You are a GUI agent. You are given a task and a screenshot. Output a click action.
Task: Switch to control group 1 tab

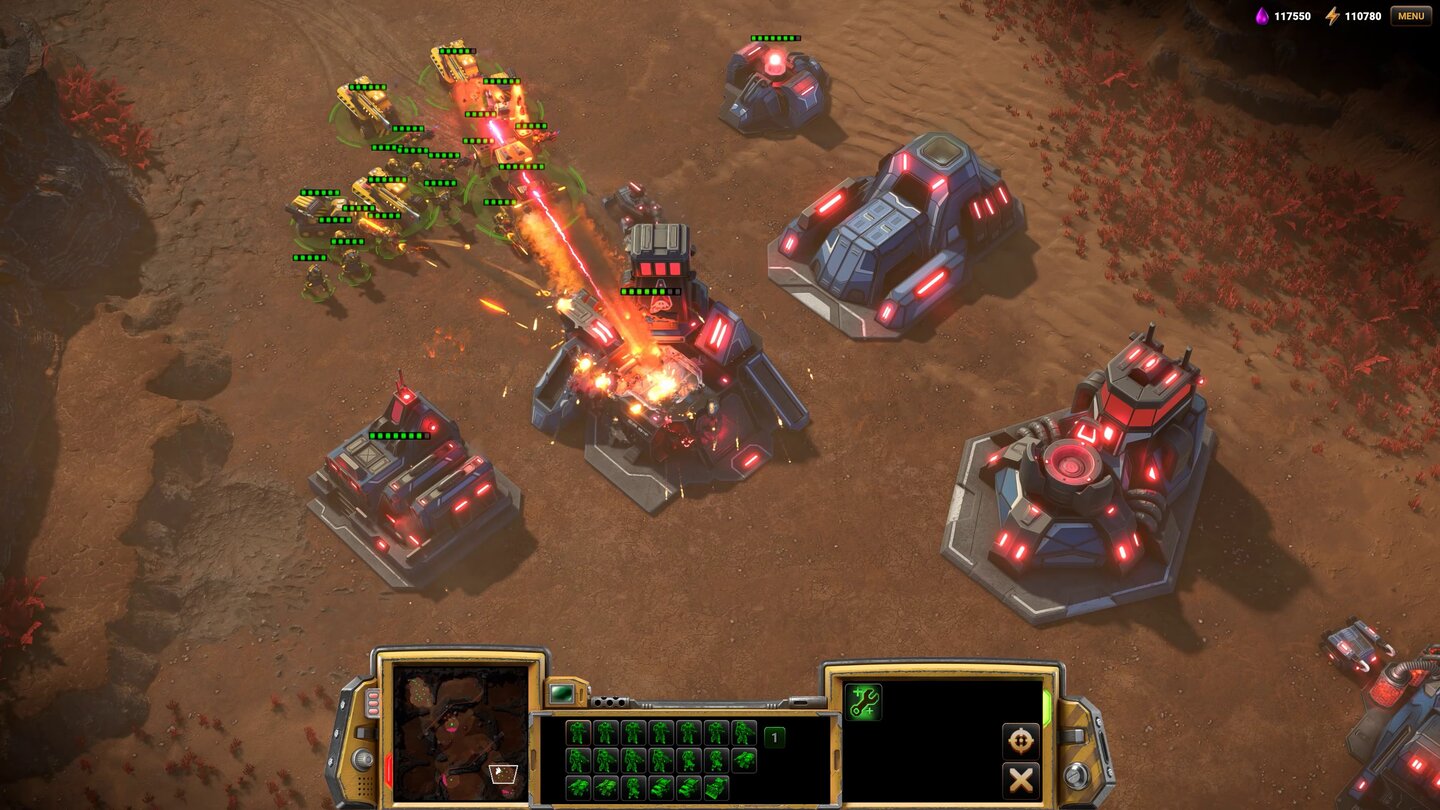[775, 737]
